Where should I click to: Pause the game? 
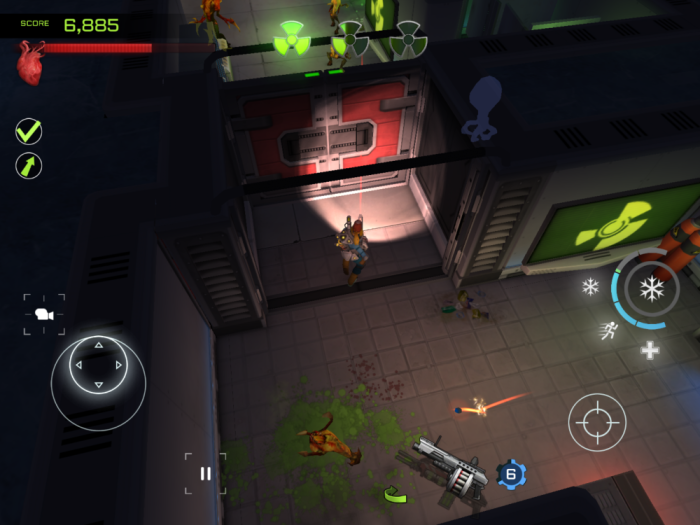(x=205, y=473)
